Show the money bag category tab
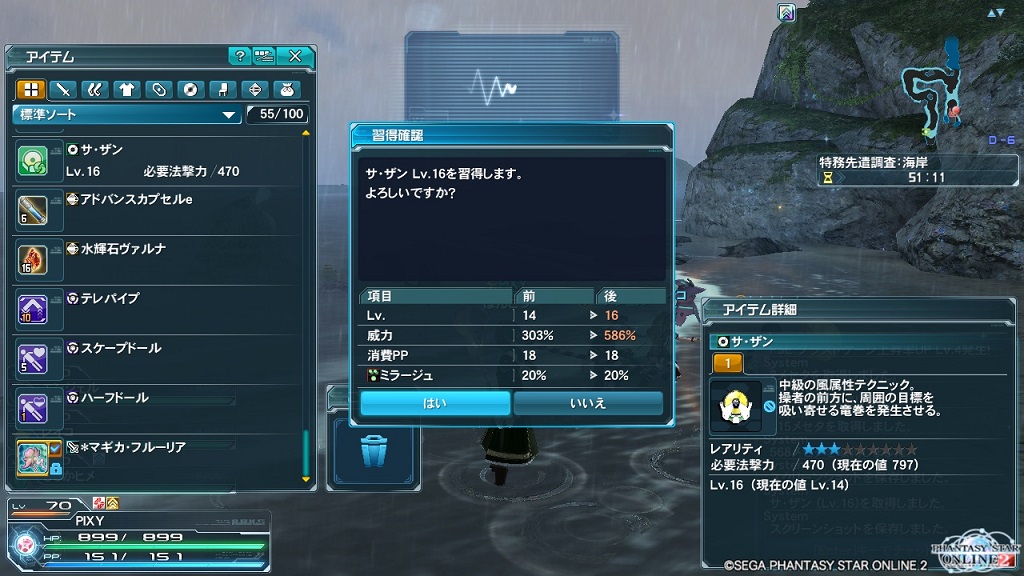The image size is (1024, 576). tap(285, 89)
